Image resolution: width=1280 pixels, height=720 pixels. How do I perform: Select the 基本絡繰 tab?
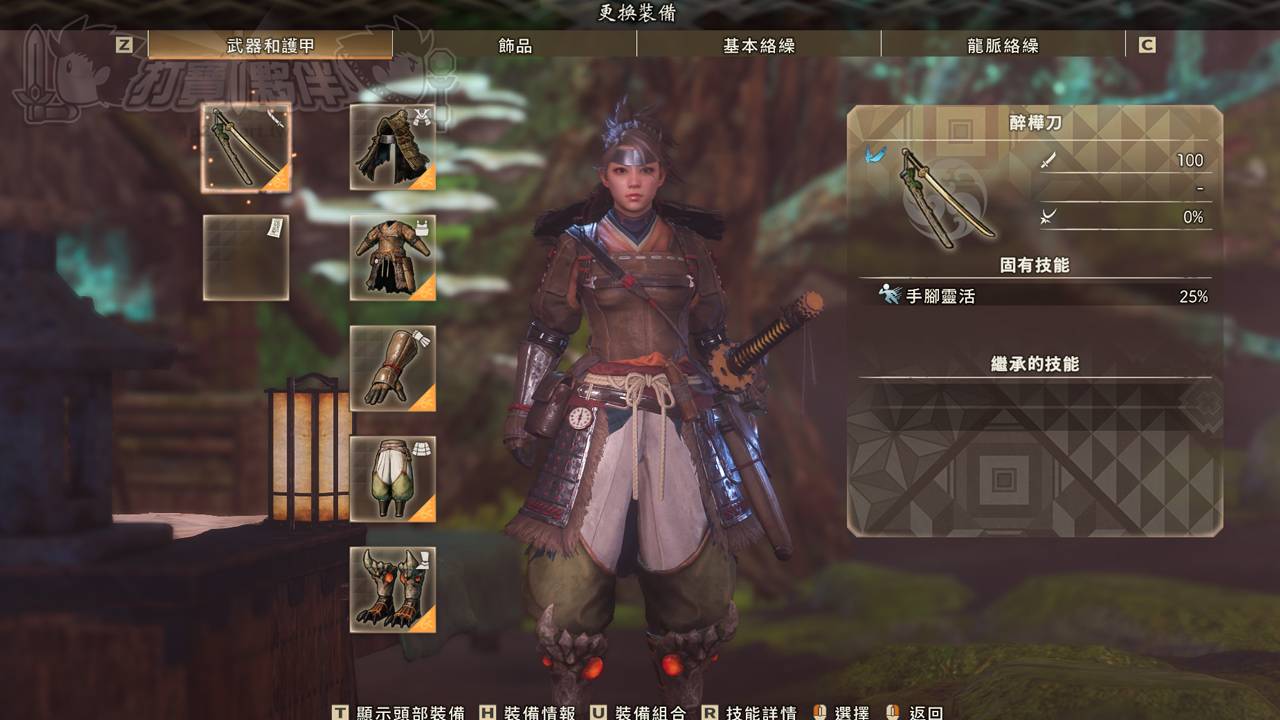point(759,45)
